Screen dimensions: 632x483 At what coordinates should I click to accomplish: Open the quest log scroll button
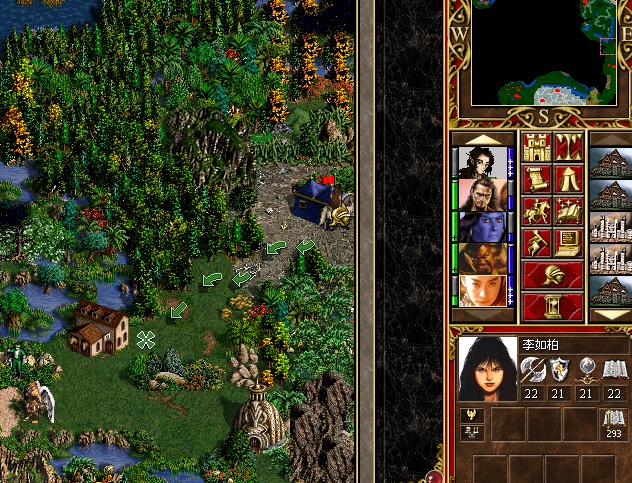pos(536,180)
